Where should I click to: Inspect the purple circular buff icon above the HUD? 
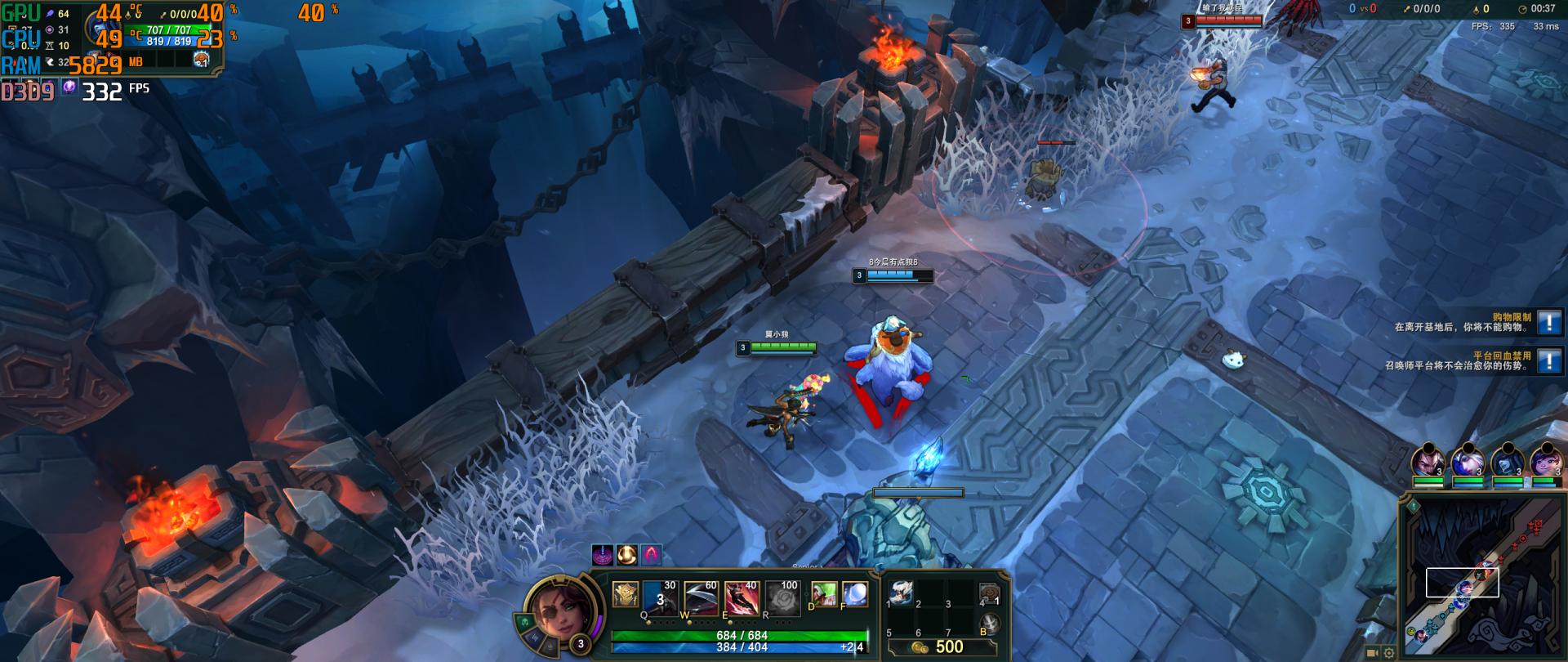tap(602, 555)
